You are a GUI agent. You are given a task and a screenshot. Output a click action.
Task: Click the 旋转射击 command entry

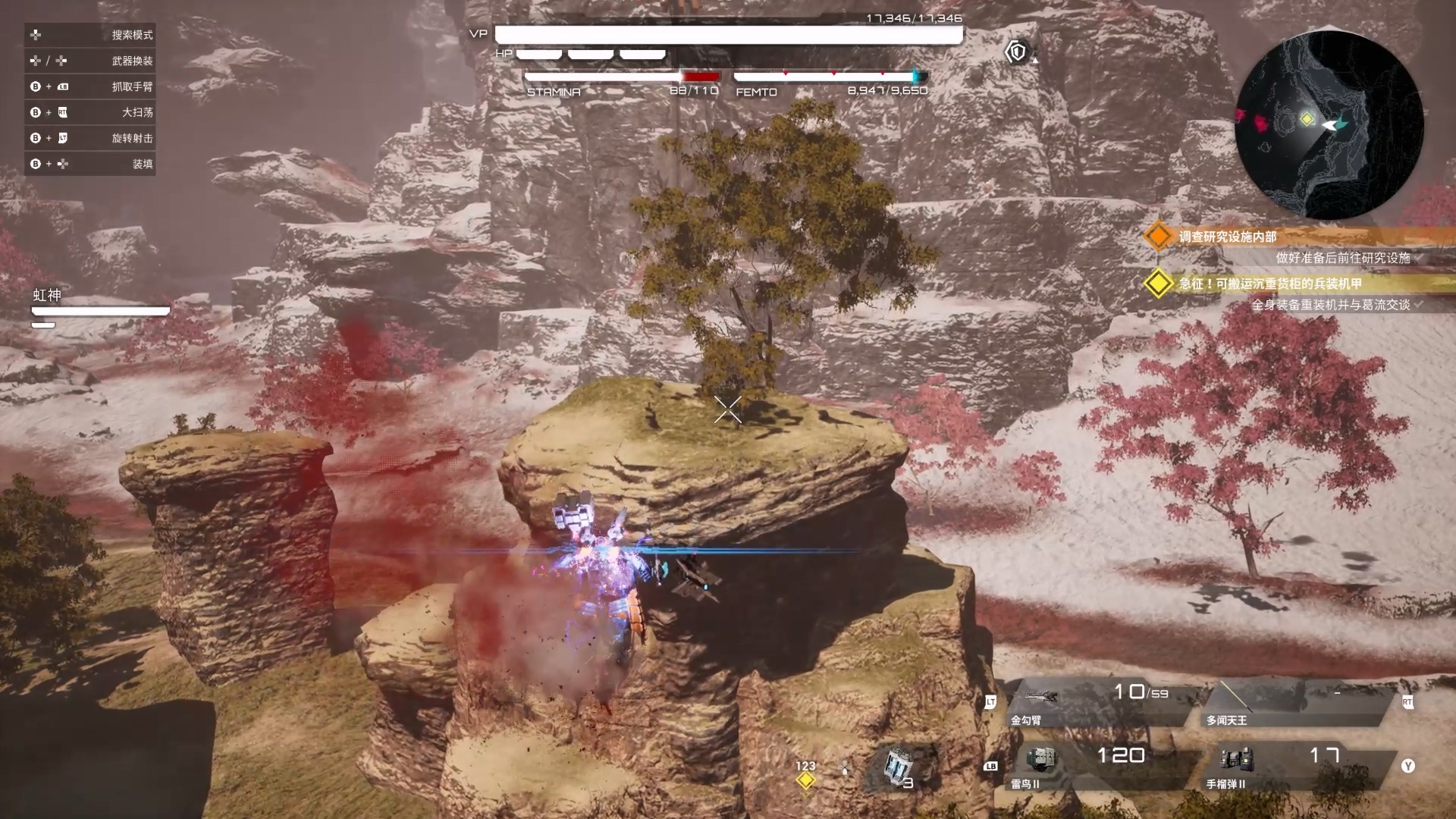coord(90,138)
